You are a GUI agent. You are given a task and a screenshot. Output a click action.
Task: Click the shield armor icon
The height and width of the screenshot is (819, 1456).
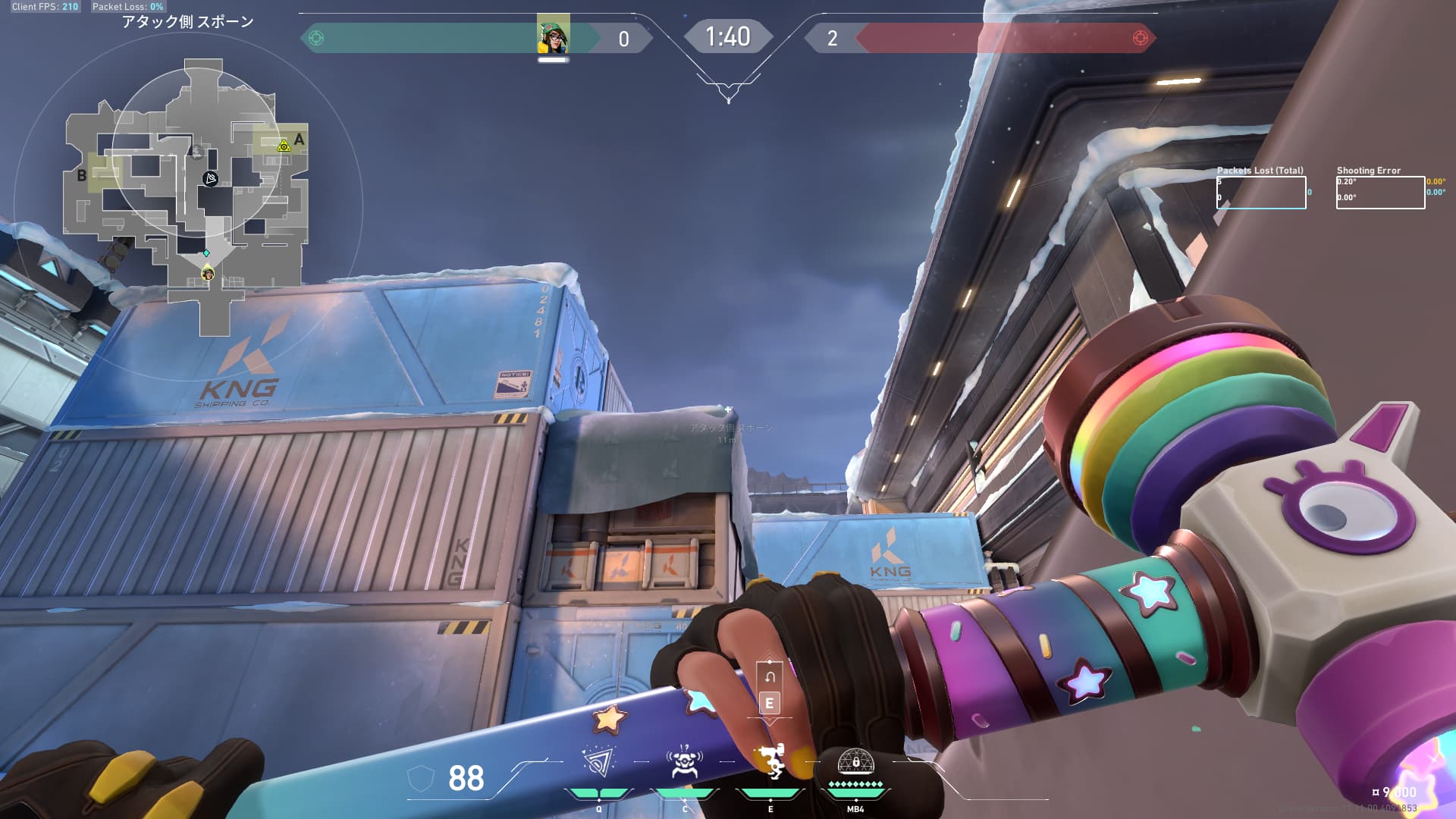[x=421, y=778]
